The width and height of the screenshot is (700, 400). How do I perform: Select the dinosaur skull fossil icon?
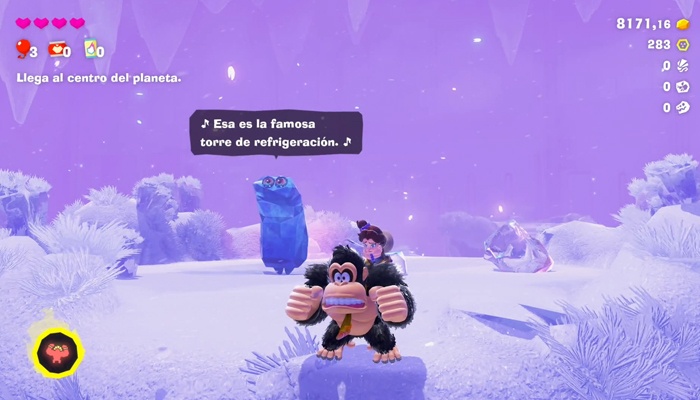[683, 108]
